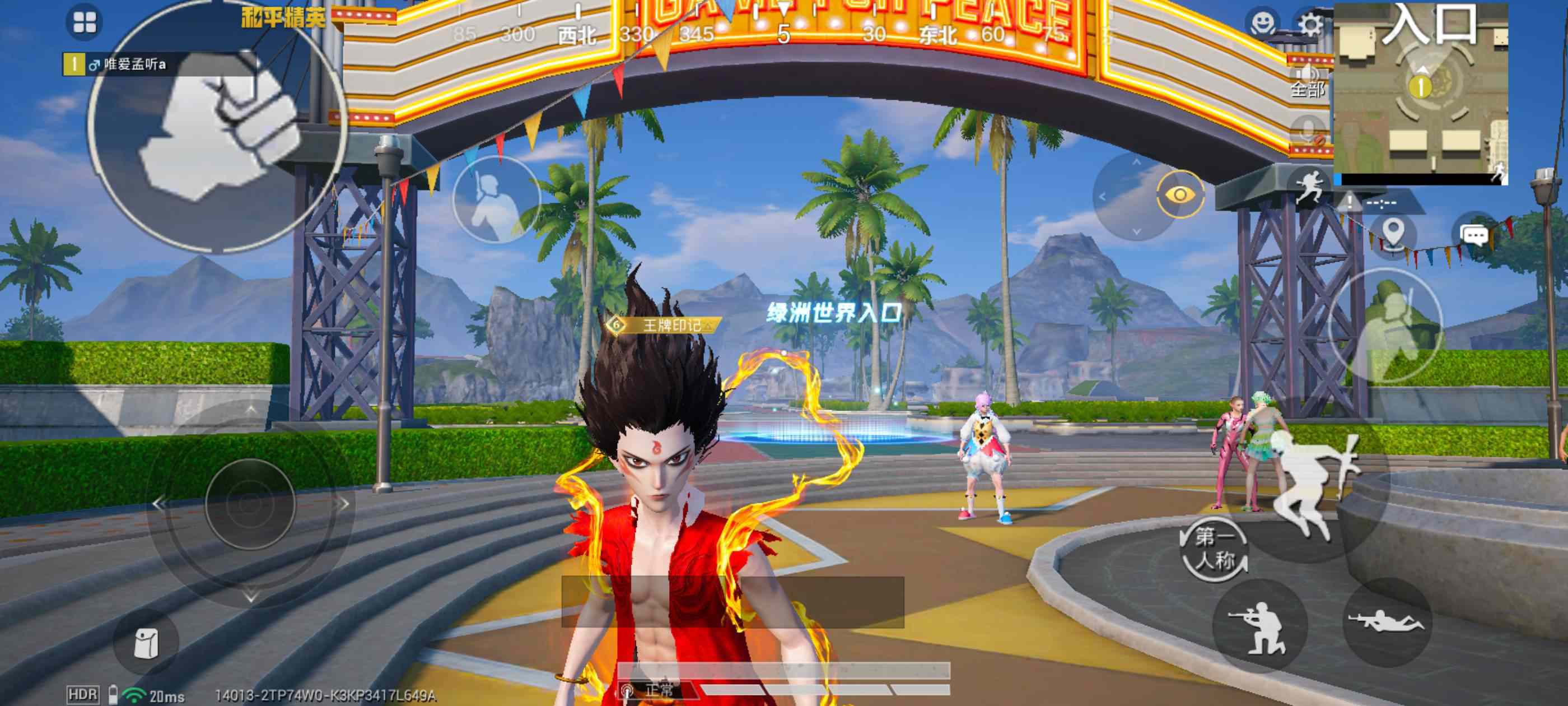Activate the yellow eye free-look button

point(1180,195)
